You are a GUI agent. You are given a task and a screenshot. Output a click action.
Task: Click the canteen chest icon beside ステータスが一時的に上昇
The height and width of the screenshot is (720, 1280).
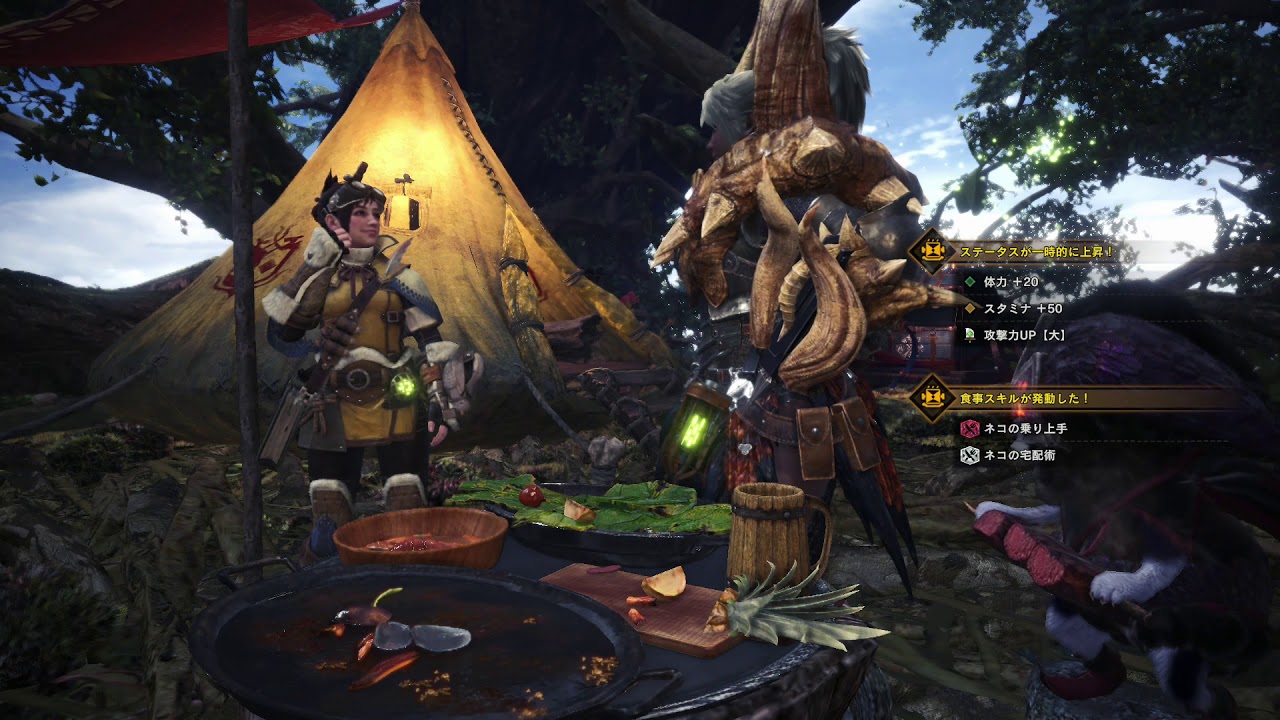(x=931, y=252)
